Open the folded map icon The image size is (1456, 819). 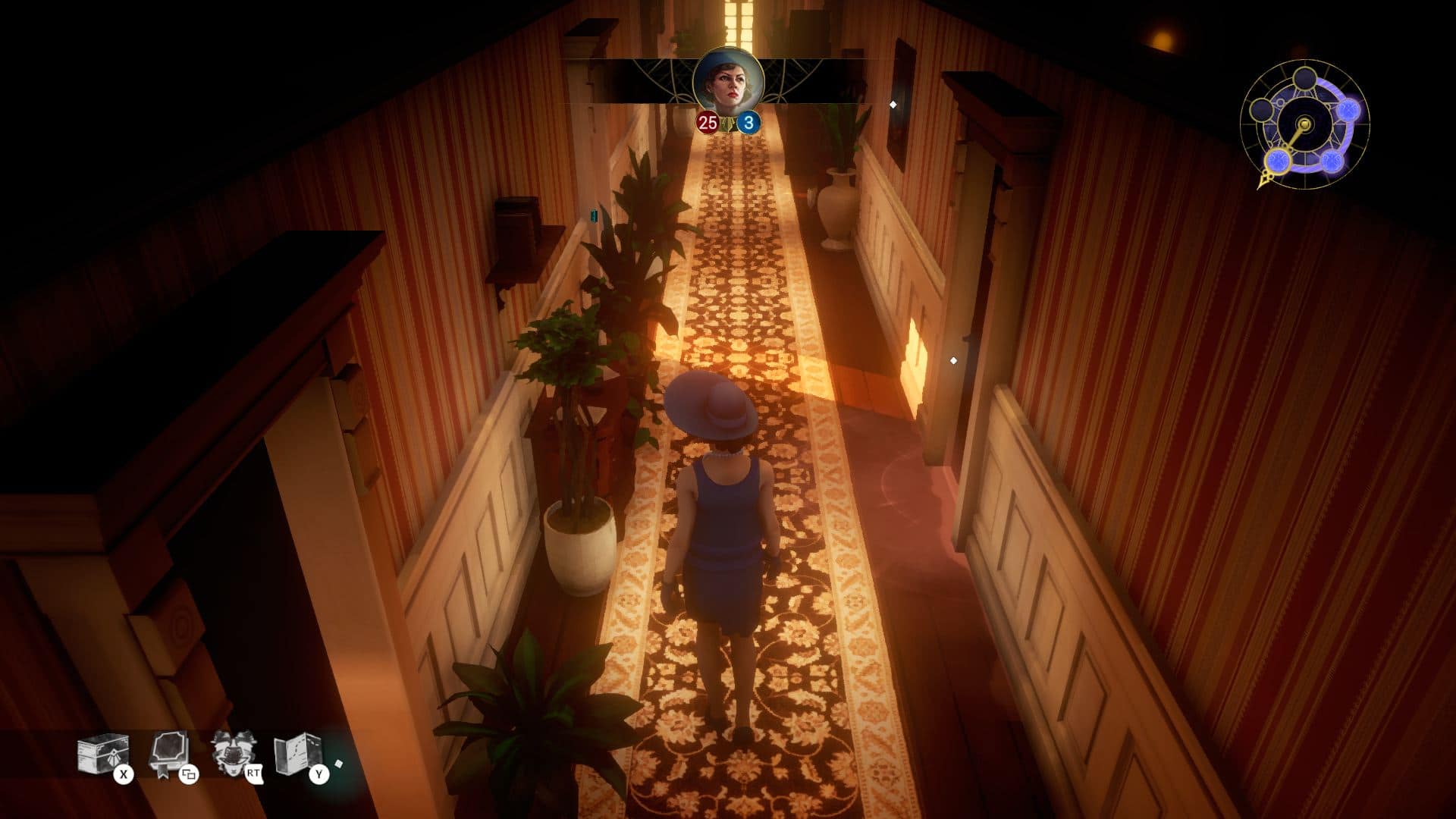tap(297, 754)
